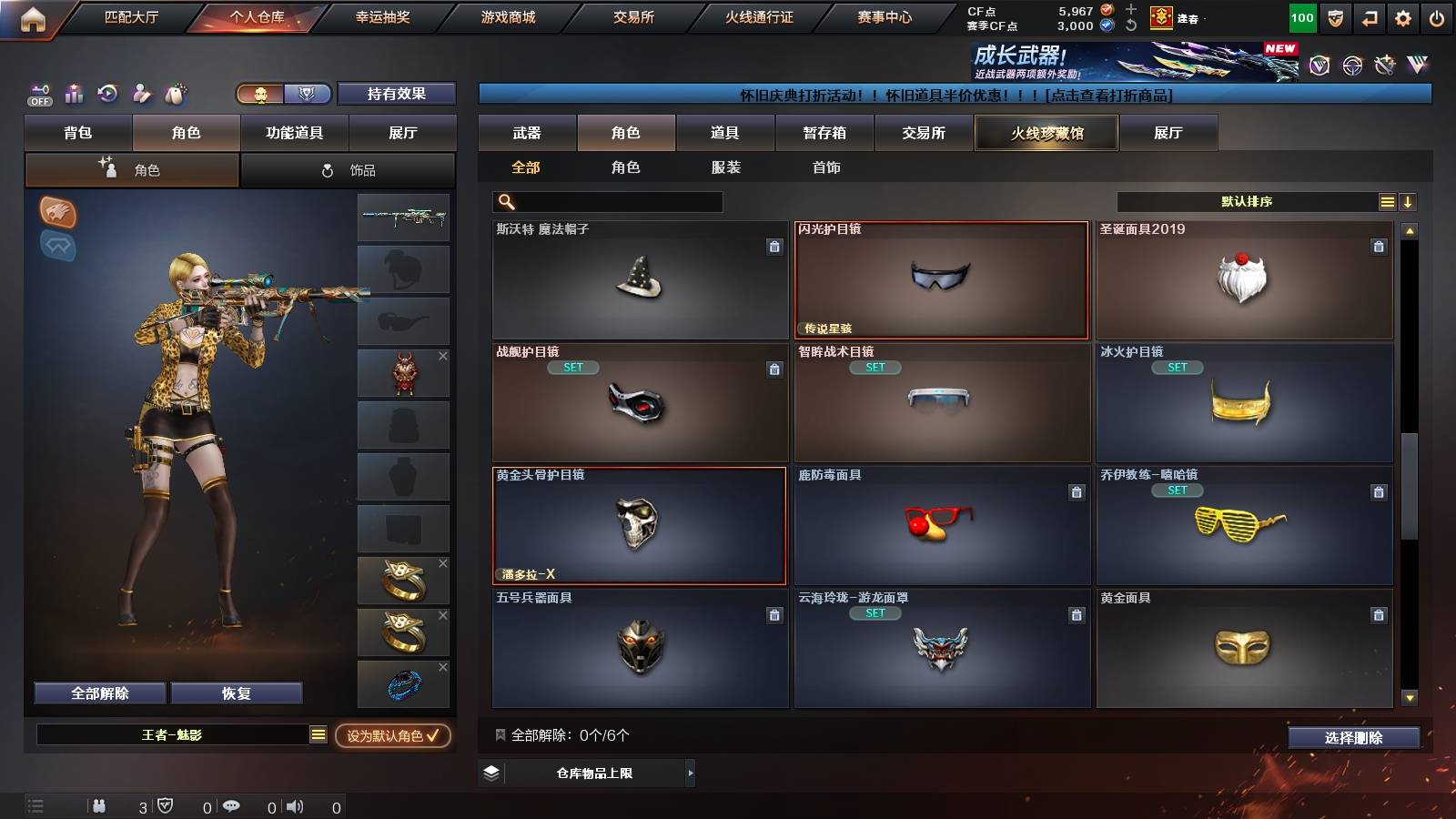Open the 幸运抽奖 menu at the top
The image size is (1456, 819).
[382, 16]
